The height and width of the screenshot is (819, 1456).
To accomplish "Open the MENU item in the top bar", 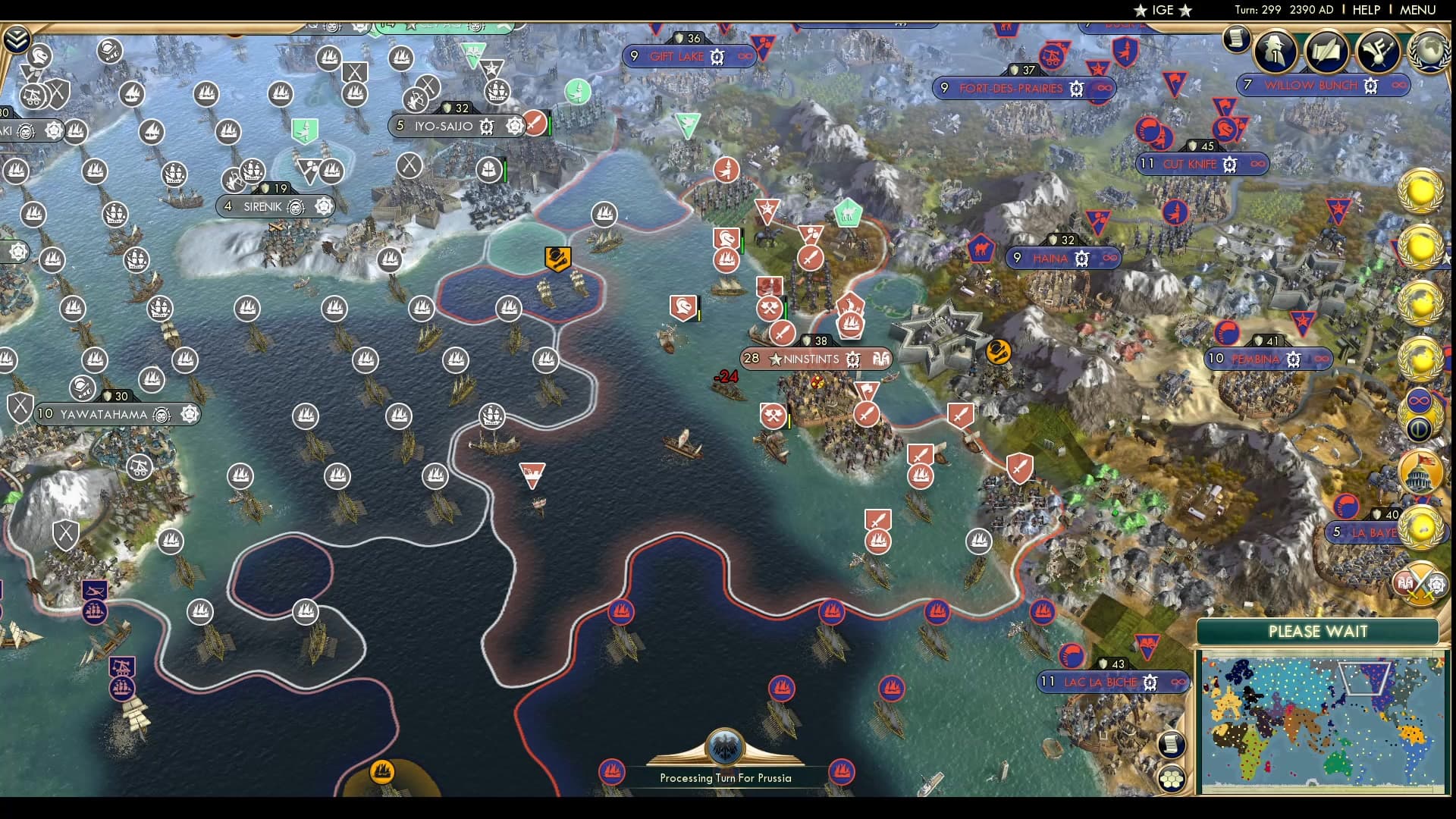I will click(1416, 10).
